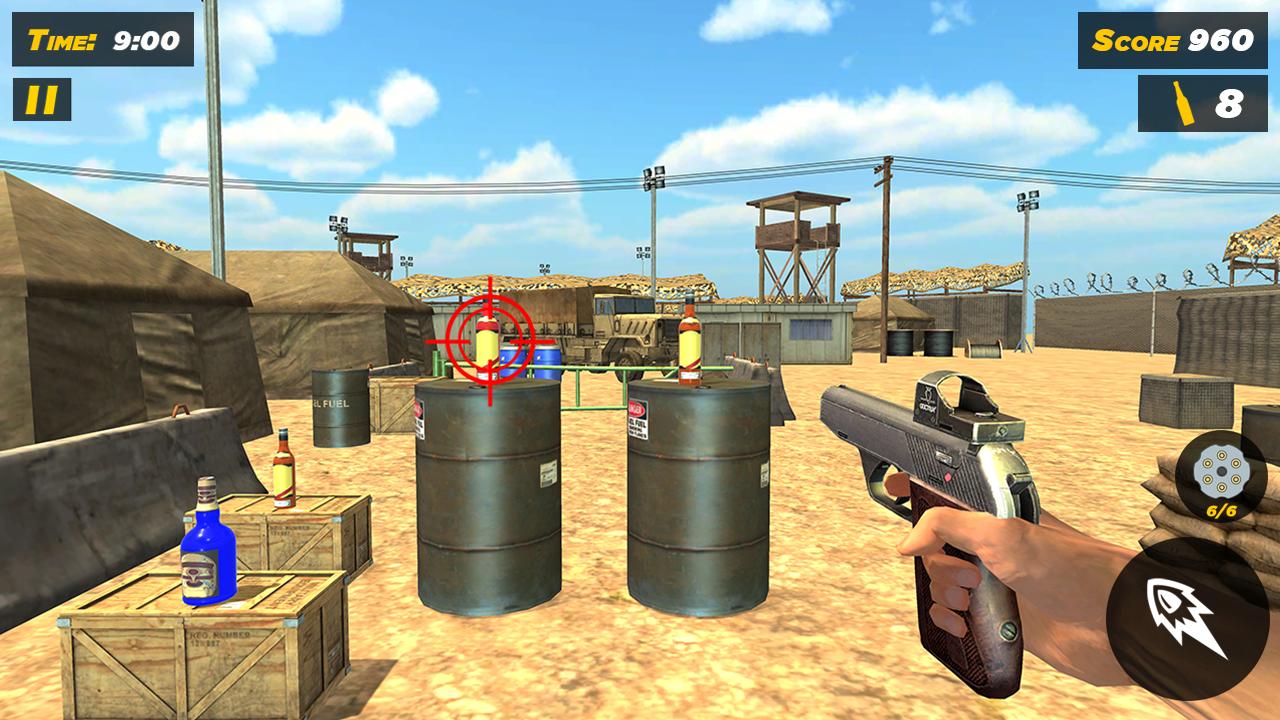Tap the Time 9:00 display
The image size is (1280, 720).
coord(95,41)
